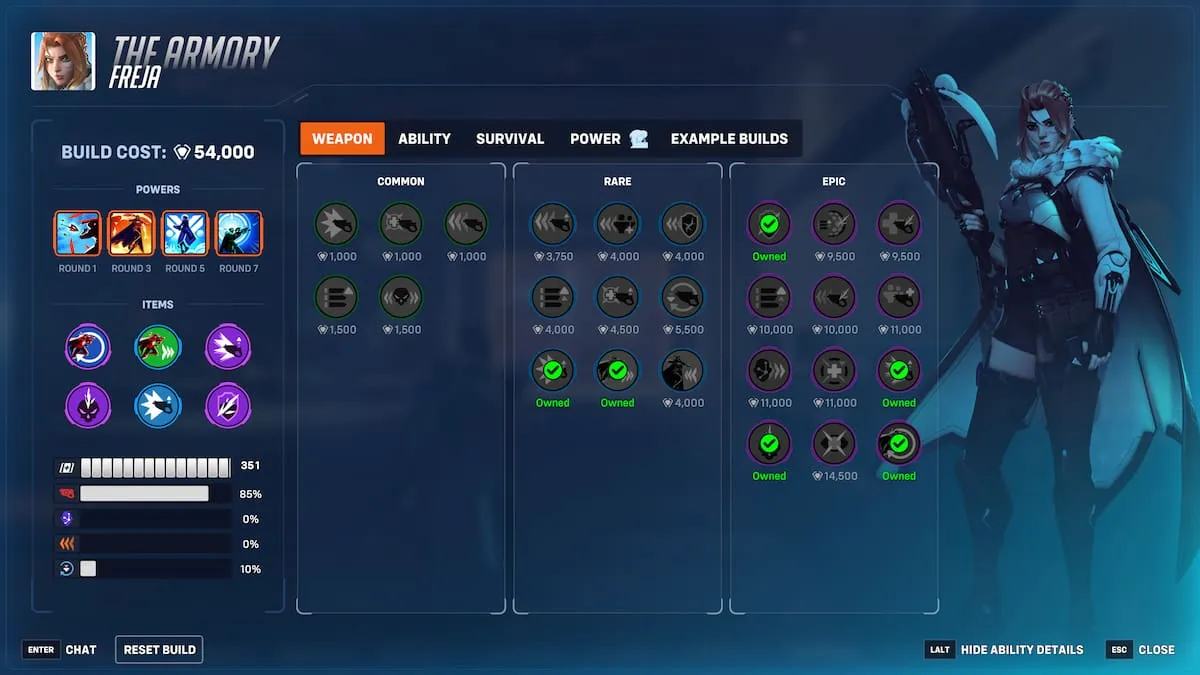
Task: Switch to the Ability tab
Action: 424,139
